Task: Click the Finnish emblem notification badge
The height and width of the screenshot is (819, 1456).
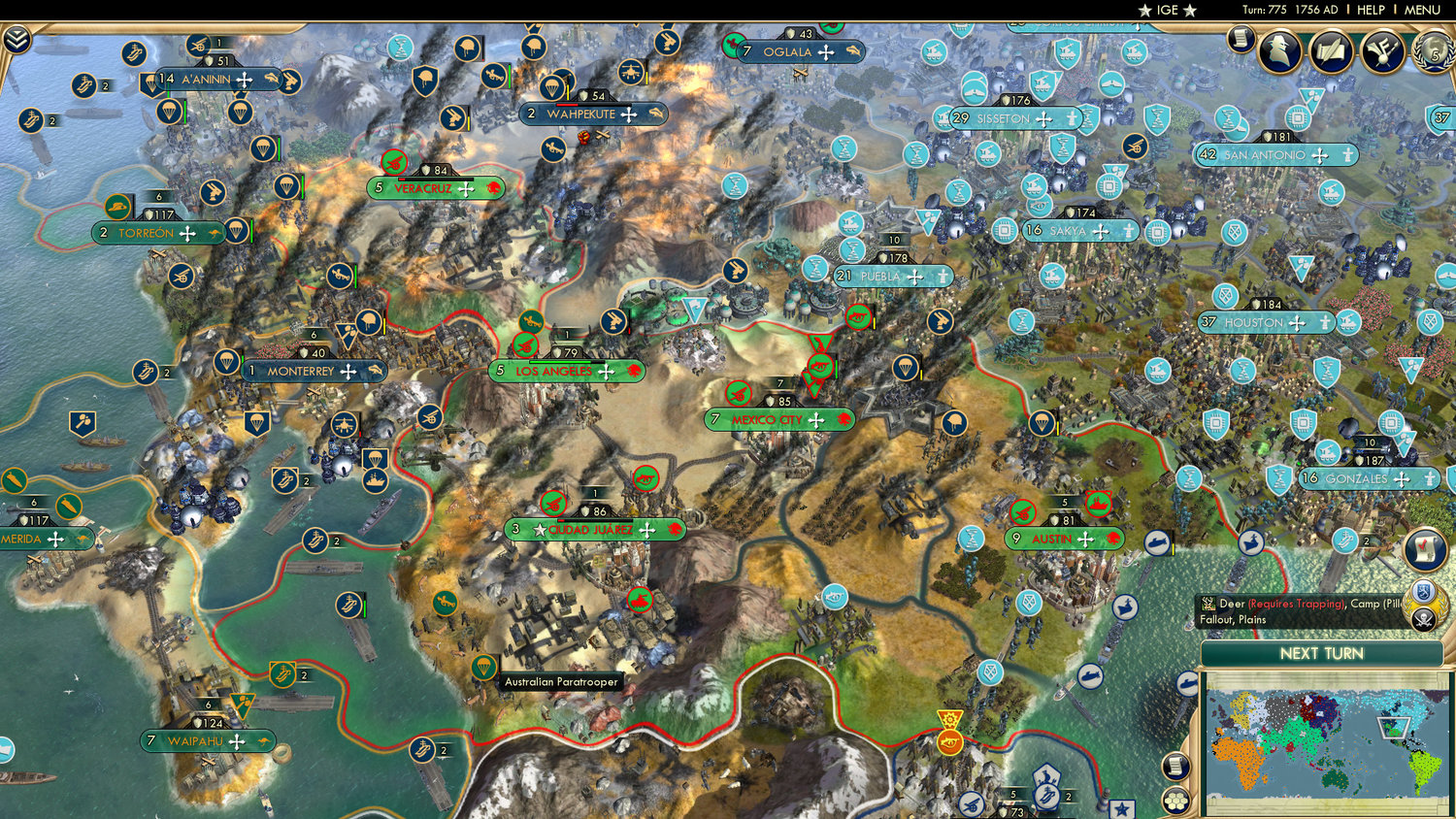Action: click(1423, 590)
